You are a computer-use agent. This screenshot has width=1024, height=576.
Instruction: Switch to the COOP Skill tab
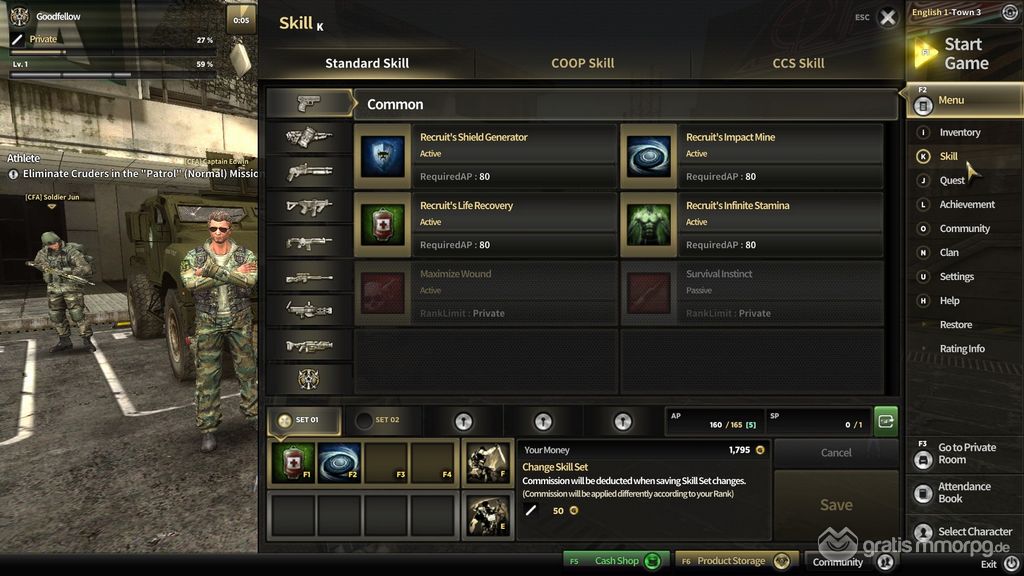click(x=582, y=63)
